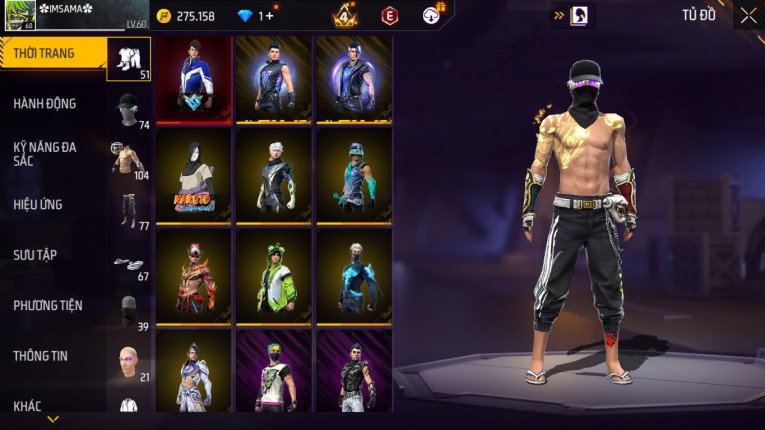
Task: Open the rank 4 star badge
Action: 345,15
